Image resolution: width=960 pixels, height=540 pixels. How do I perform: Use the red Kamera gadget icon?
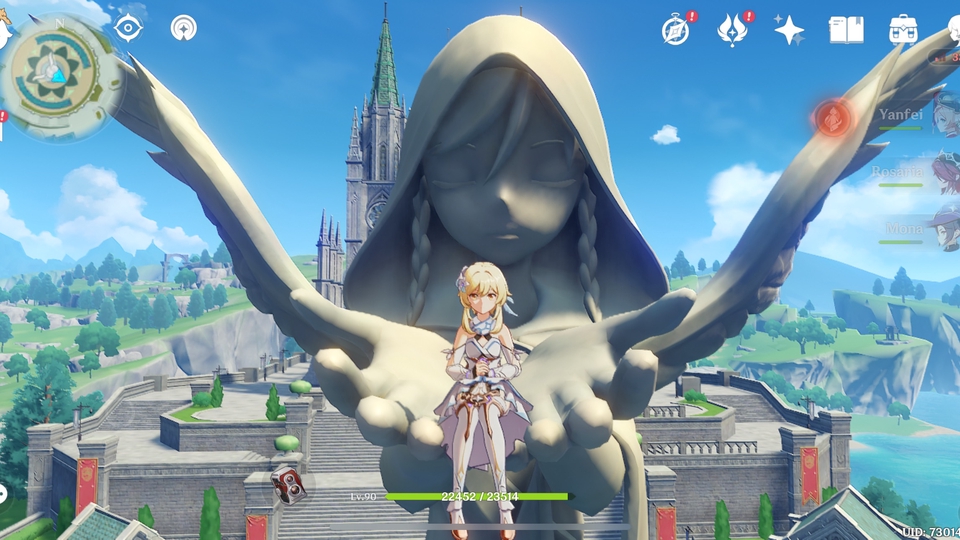[x=287, y=484]
